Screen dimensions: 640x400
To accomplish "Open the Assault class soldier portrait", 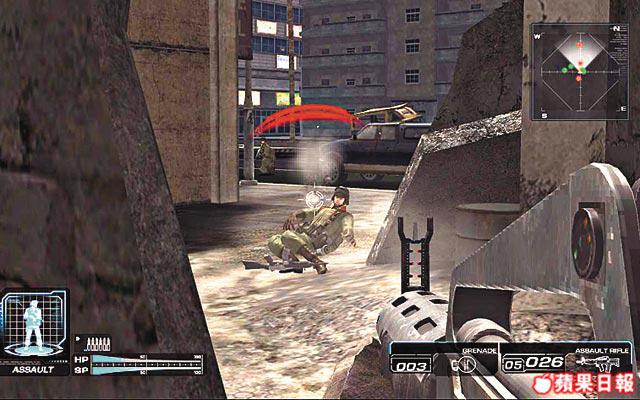I will (x=34, y=326).
